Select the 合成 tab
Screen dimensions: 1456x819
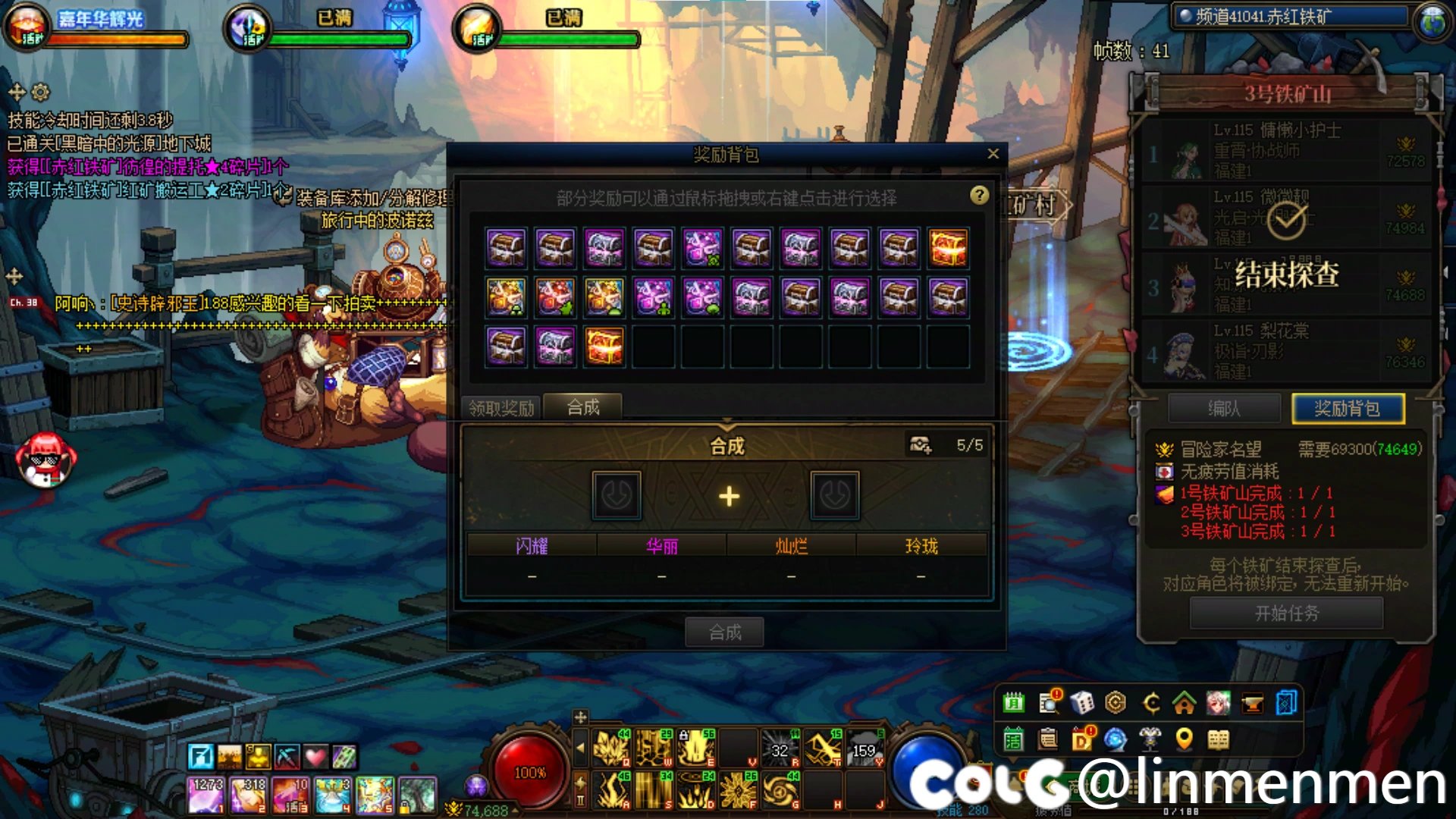tap(583, 407)
